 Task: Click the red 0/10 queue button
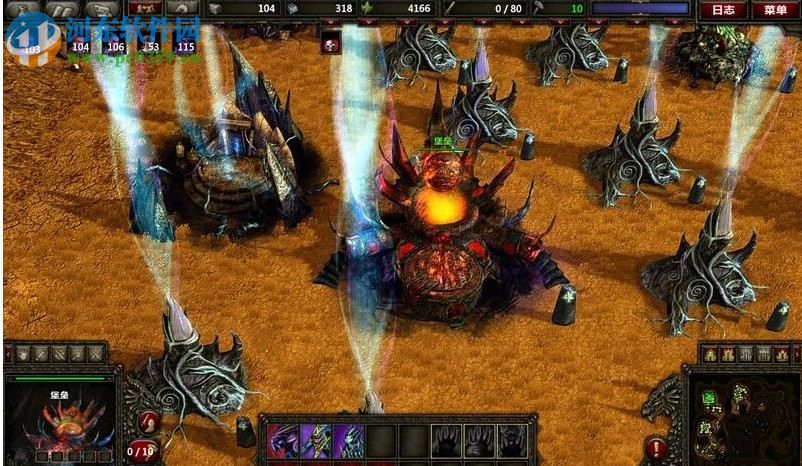(142, 451)
